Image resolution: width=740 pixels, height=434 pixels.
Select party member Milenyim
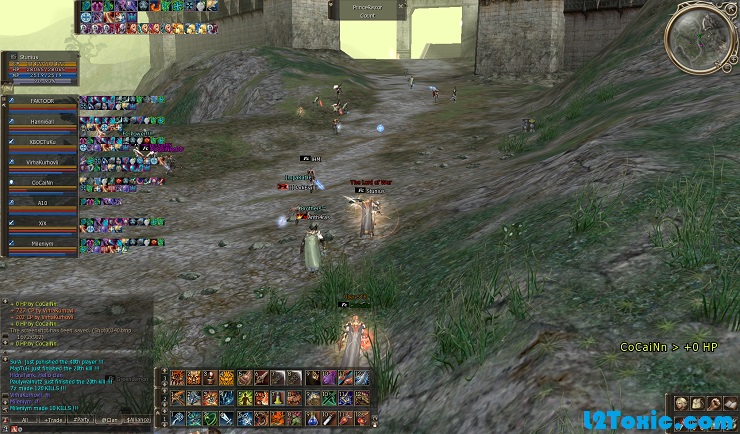[42, 243]
